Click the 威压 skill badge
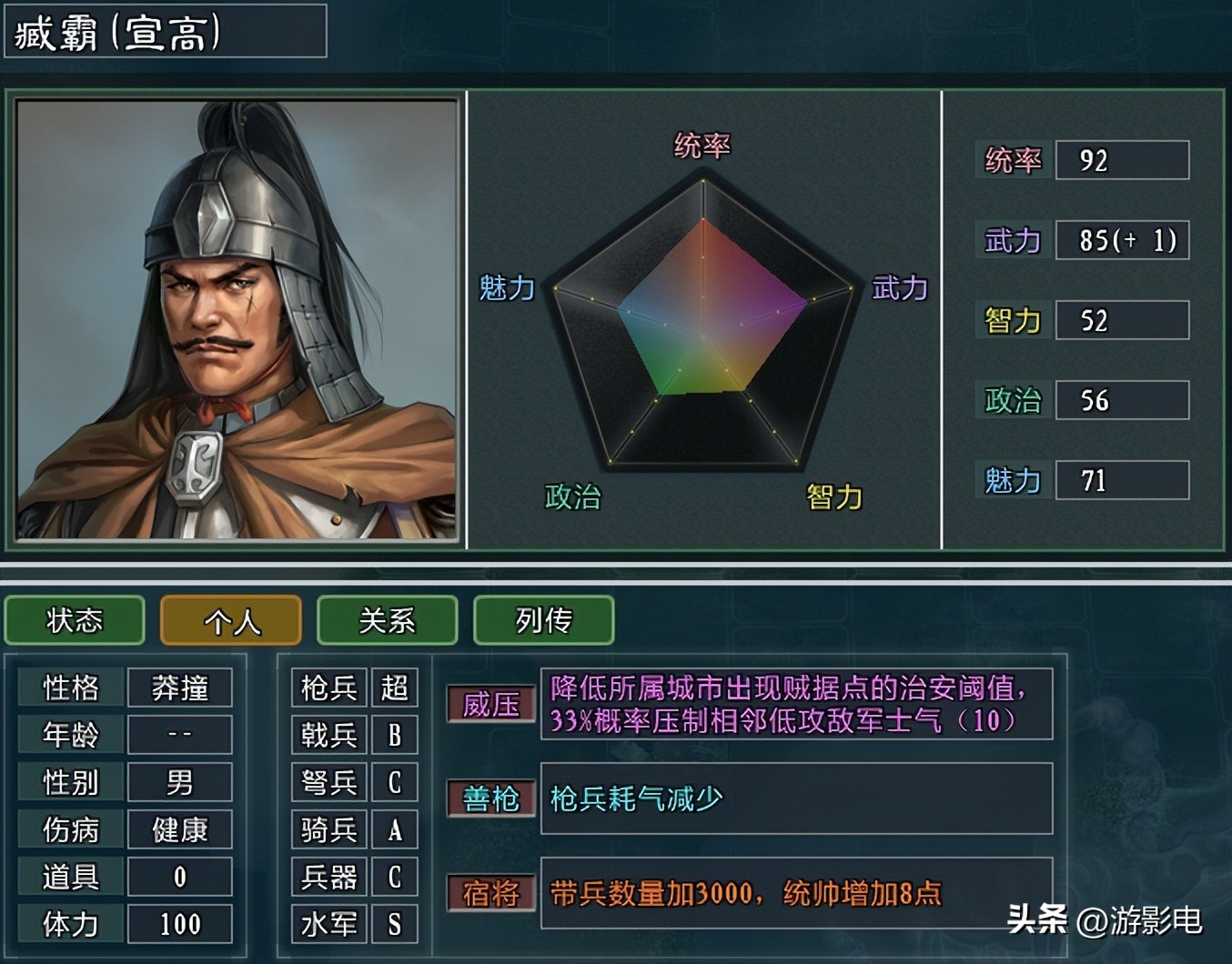 pyautogui.click(x=490, y=703)
